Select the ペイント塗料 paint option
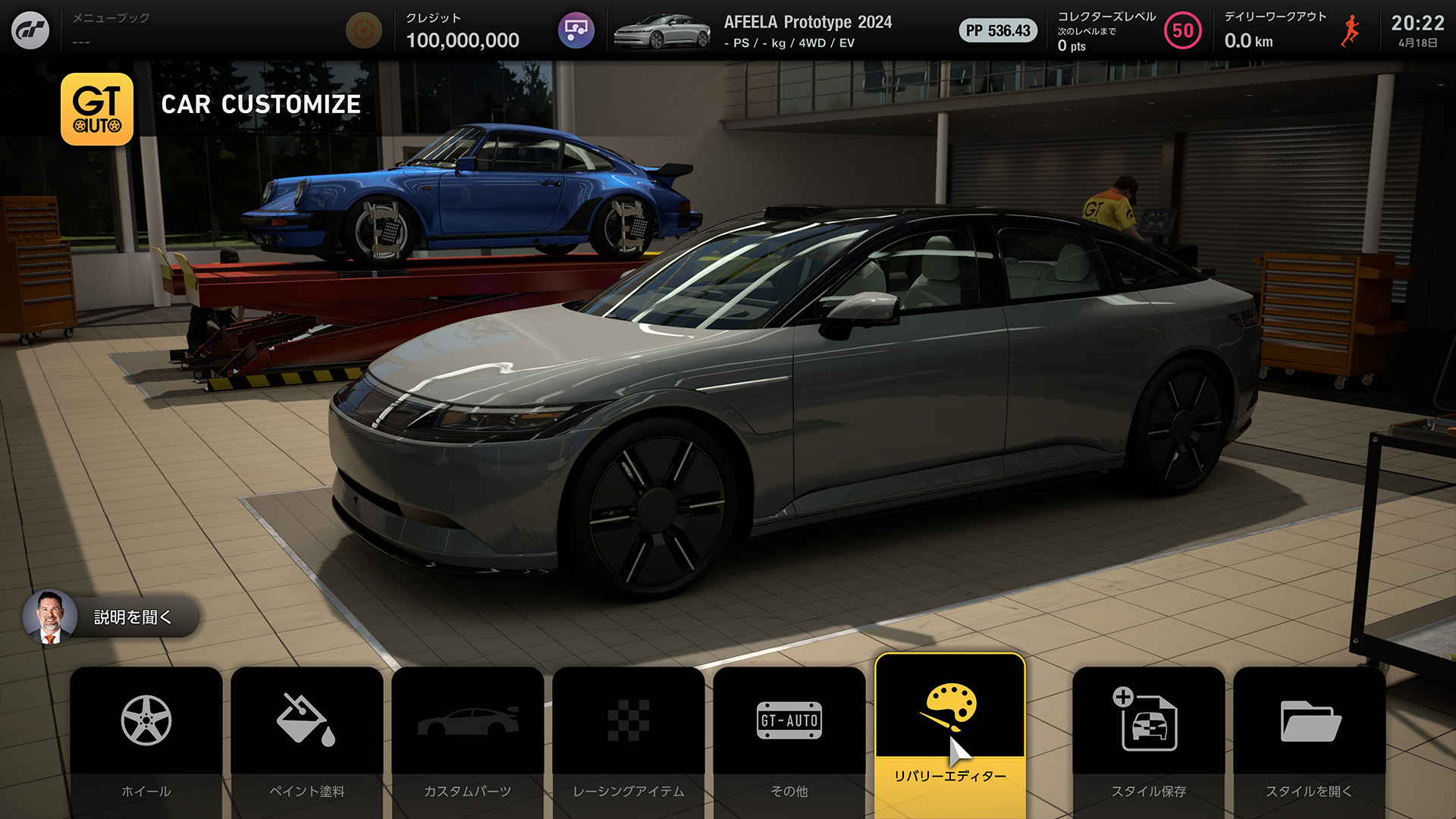The height and width of the screenshot is (819, 1456). [306, 739]
